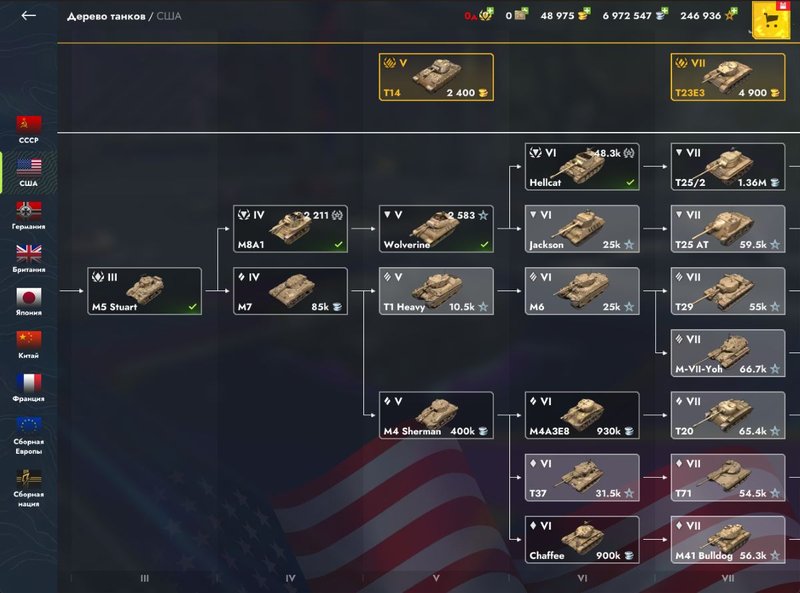Select the T29 tank node
Image resolution: width=800 pixels, height=593 pixels.
click(x=727, y=291)
